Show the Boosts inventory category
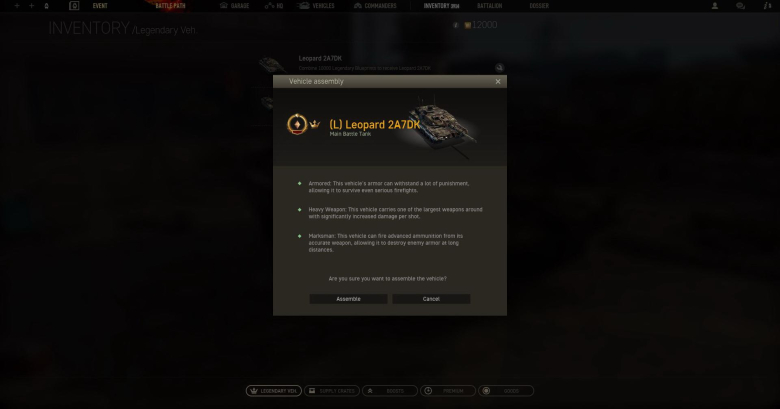The height and width of the screenshot is (409, 780). (390, 391)
